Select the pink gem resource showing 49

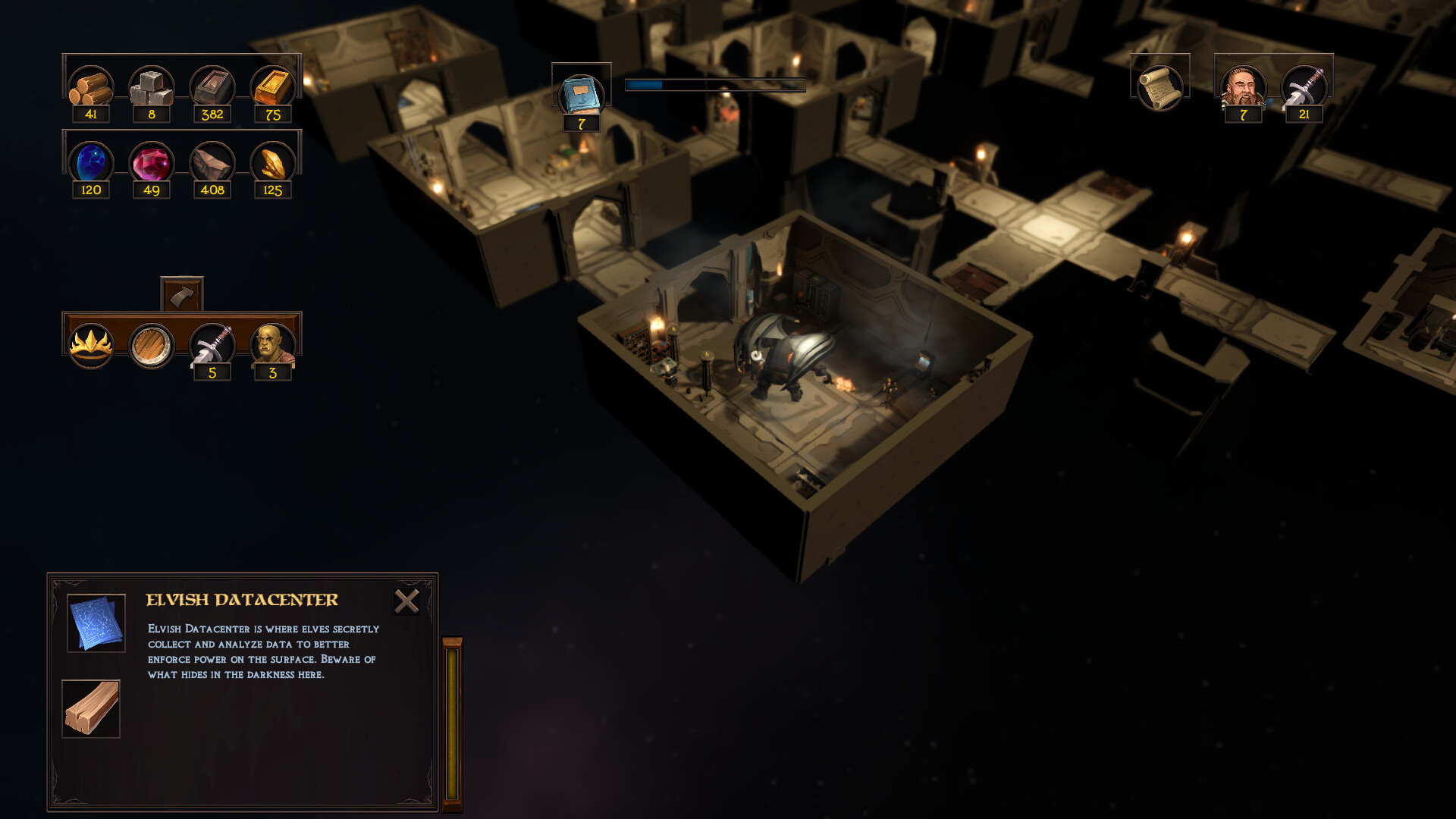coord(152,162)
